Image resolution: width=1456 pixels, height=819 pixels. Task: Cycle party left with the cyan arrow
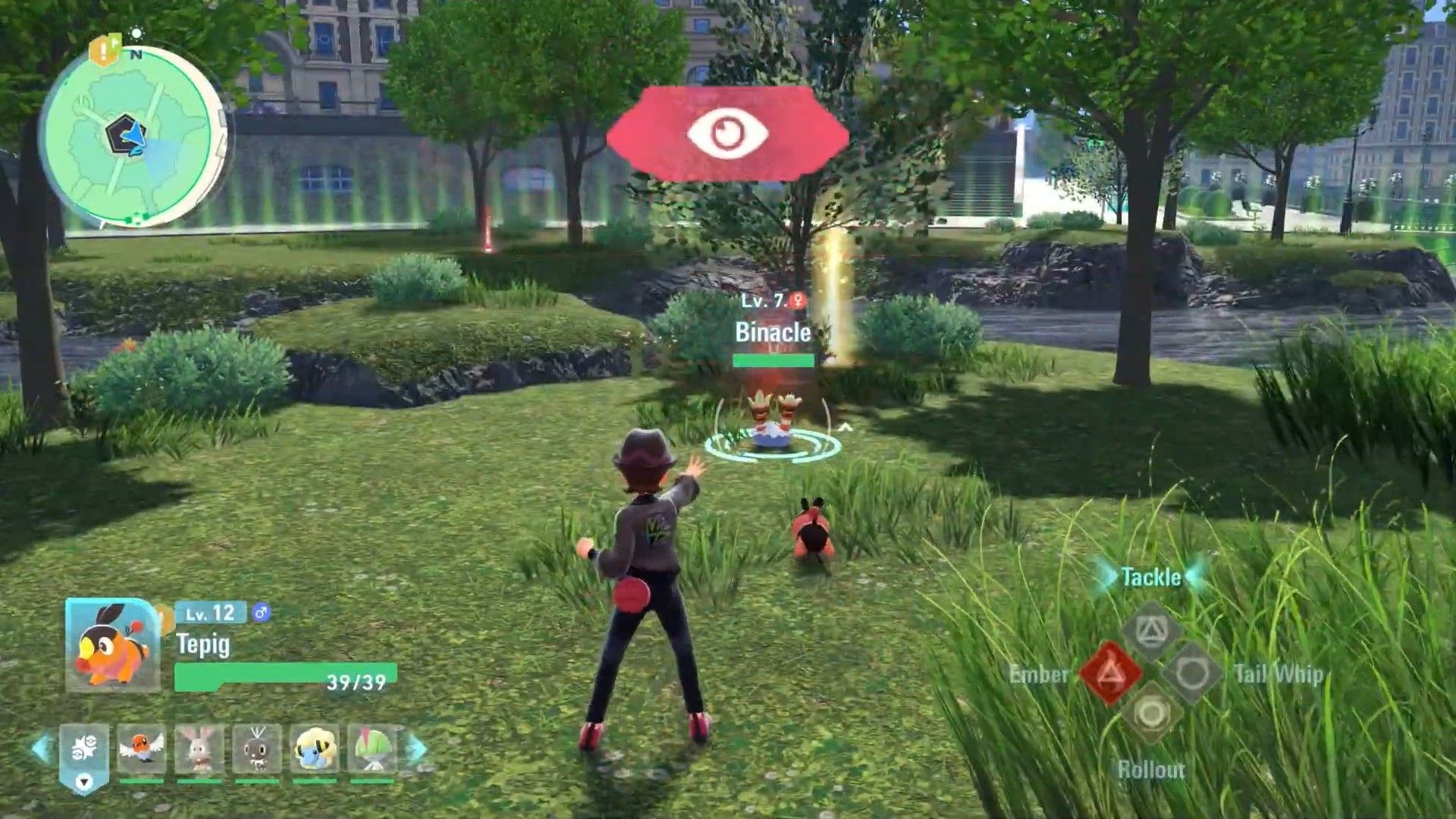click(x=42, y=749)
